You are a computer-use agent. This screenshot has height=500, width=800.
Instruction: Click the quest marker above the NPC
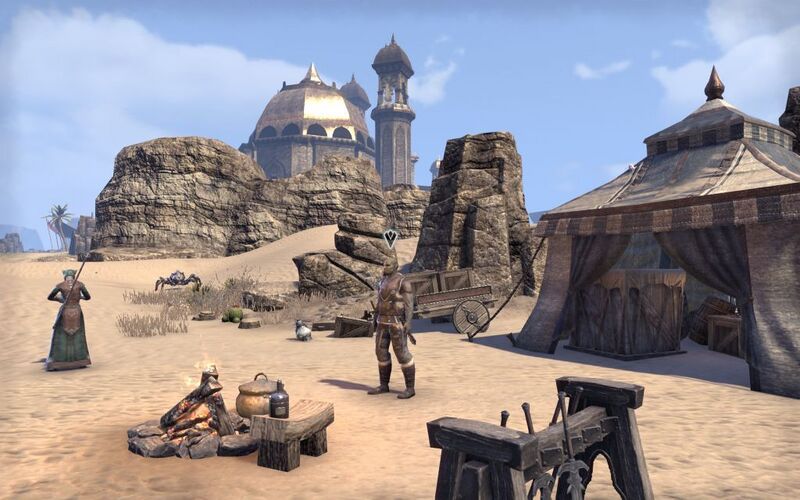[391, 238]
